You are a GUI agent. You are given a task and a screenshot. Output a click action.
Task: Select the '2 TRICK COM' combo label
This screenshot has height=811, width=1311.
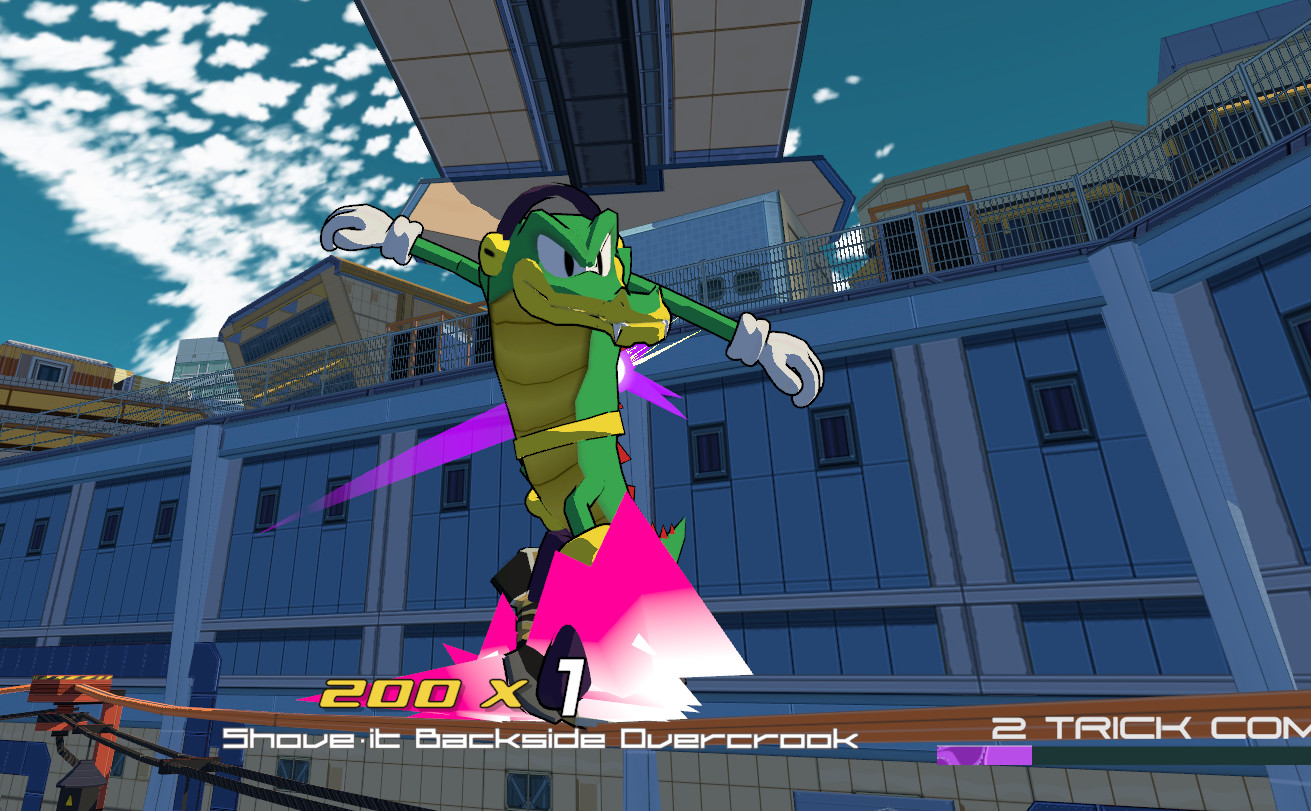pyautogui.click(x=1145, y=727)
